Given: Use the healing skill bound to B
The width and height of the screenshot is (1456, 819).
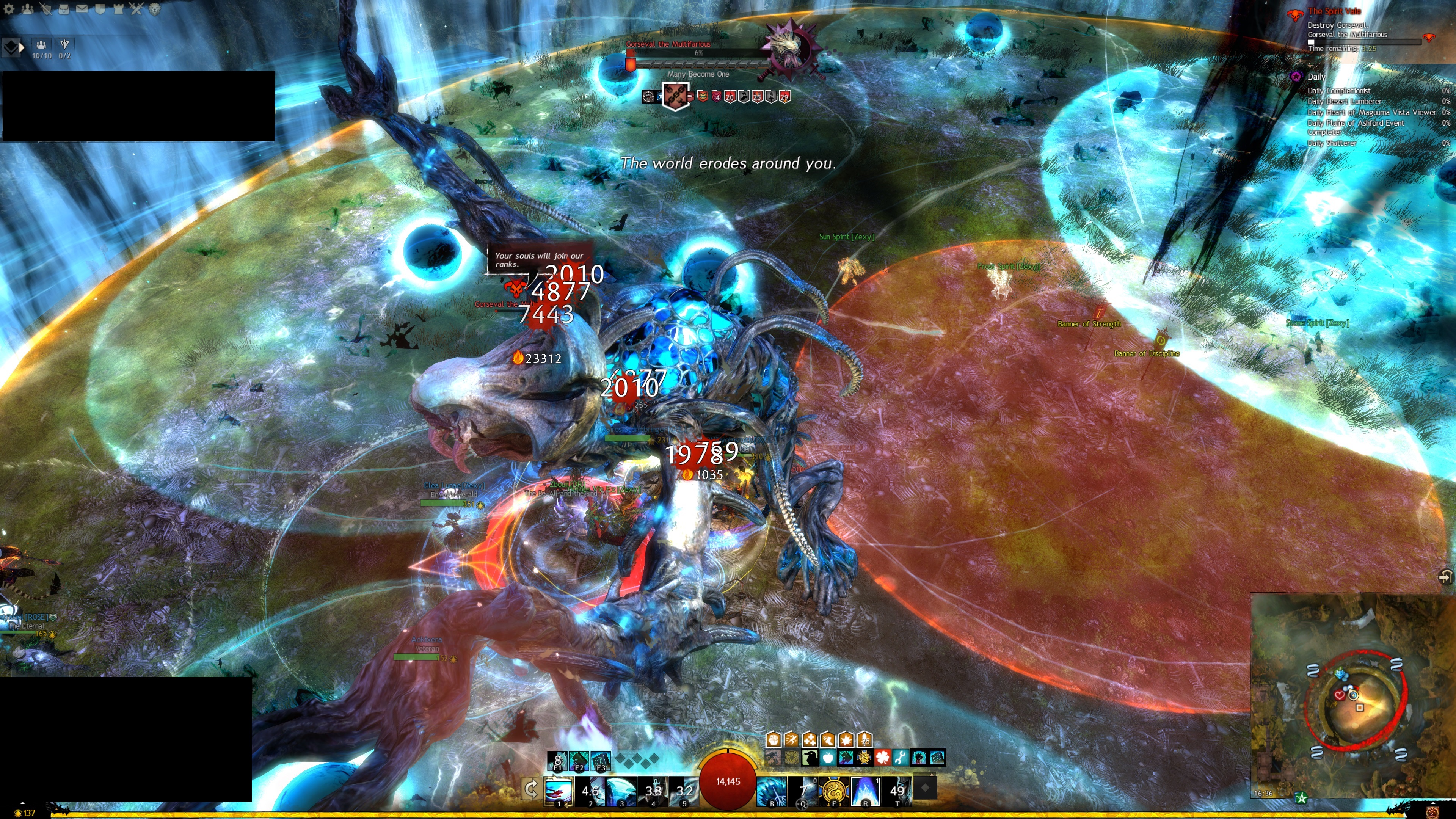Looking at the screenshot, I should 772,790.
